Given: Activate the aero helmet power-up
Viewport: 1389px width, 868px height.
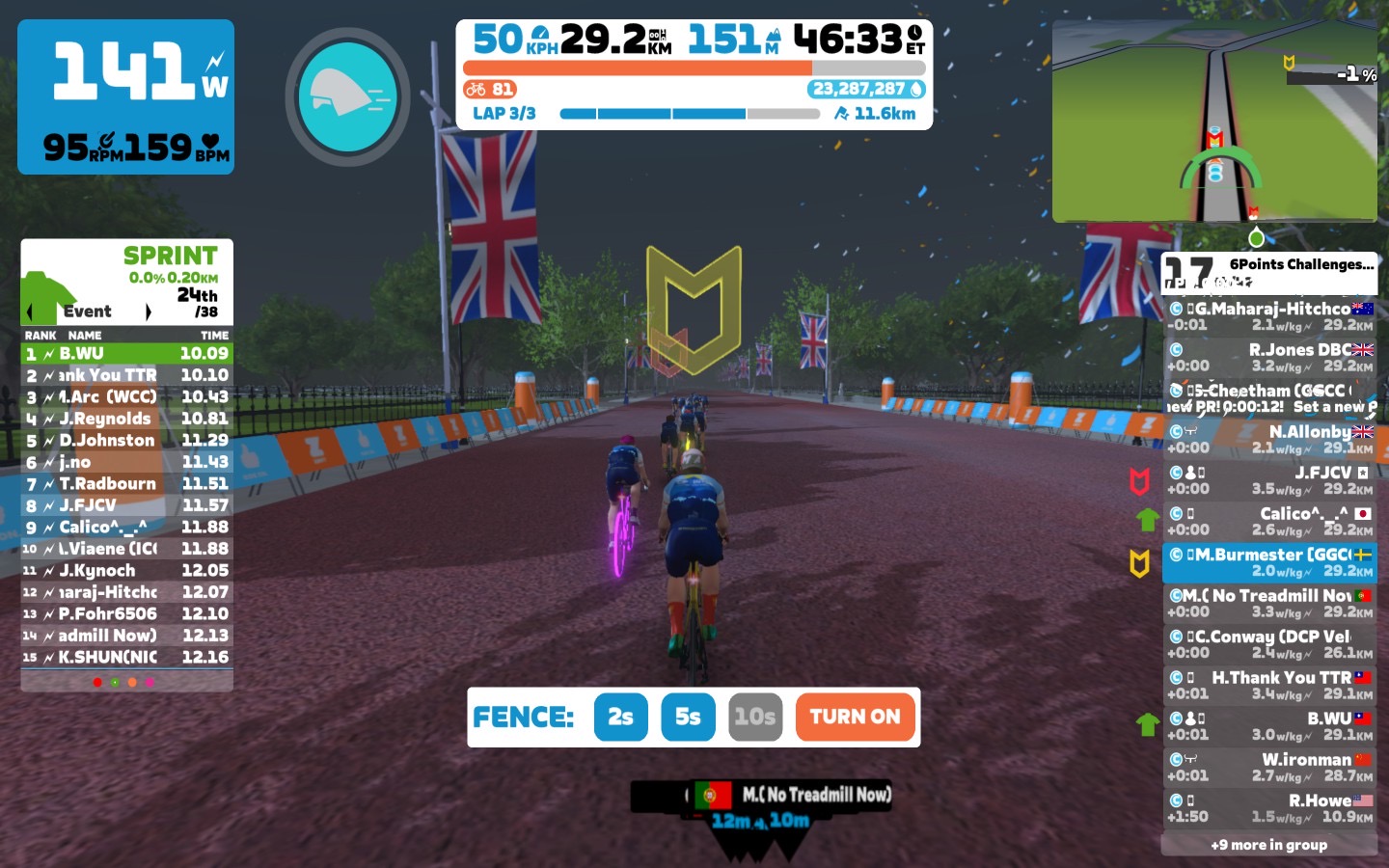Looking at the screenshot, I should pyautogui.click(x=347, y=96).
